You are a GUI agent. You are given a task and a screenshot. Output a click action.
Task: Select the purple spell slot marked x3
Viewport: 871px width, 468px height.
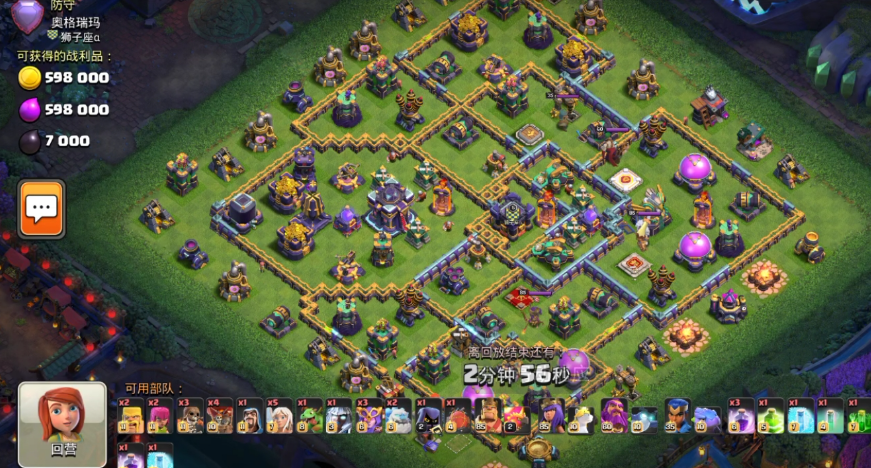[740, 415]
